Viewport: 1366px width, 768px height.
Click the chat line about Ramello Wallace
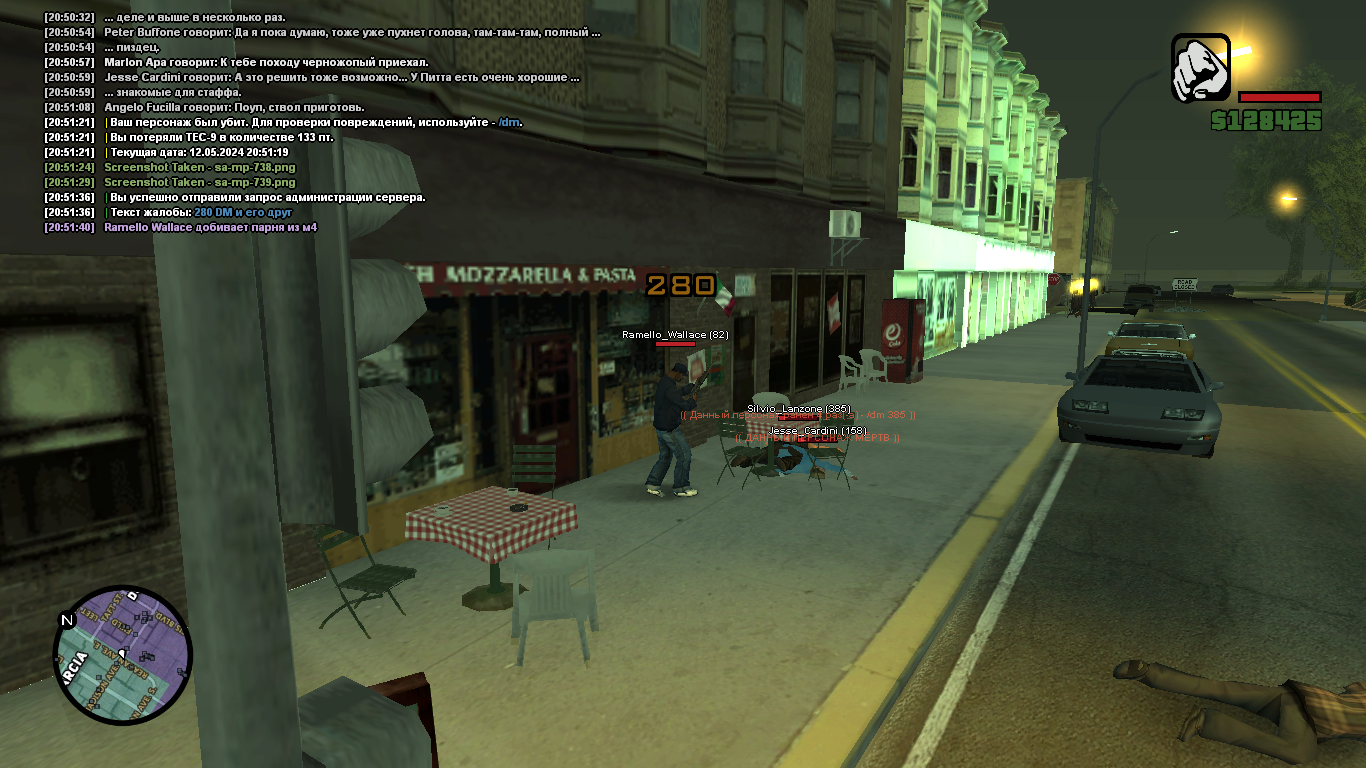pos(210,227)
